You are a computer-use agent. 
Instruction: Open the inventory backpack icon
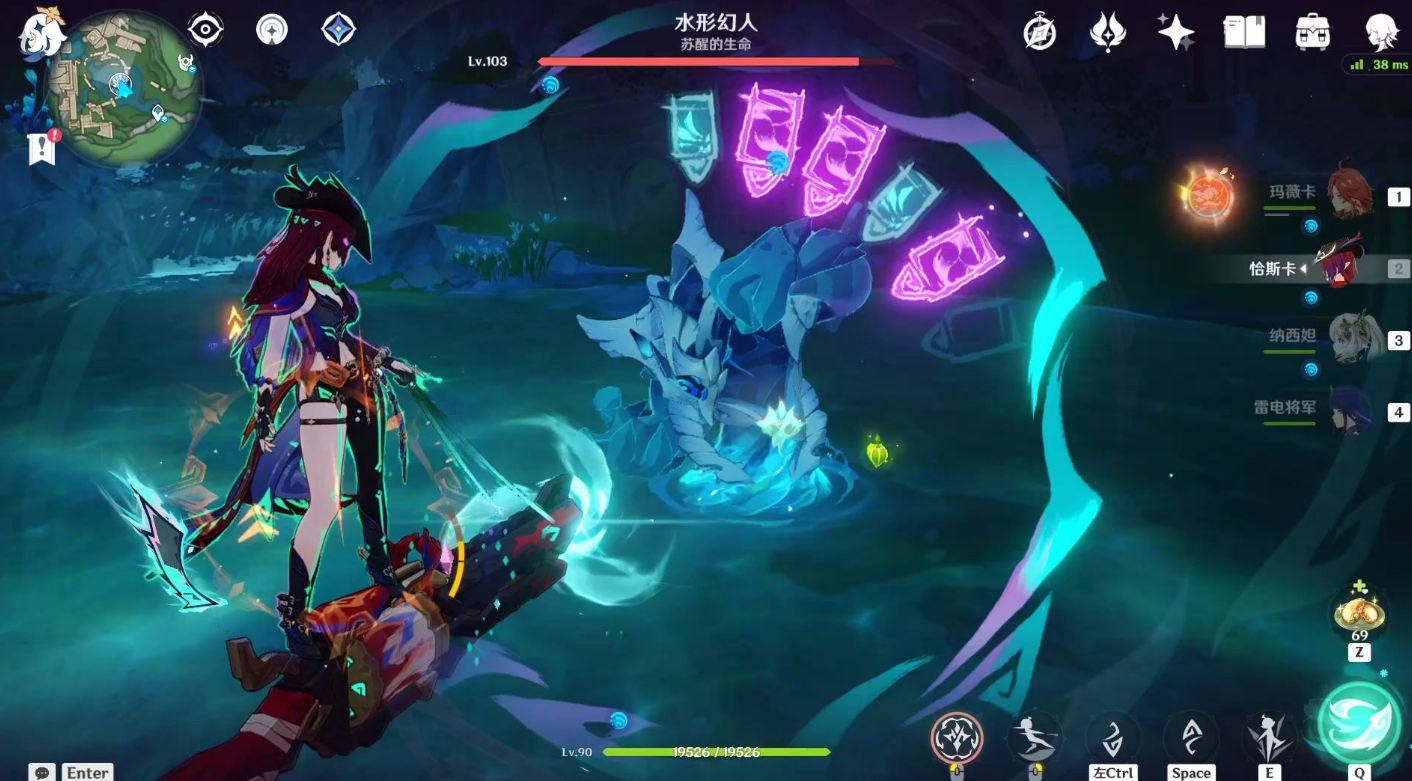pyautogui.click(x=1311, y=32)
